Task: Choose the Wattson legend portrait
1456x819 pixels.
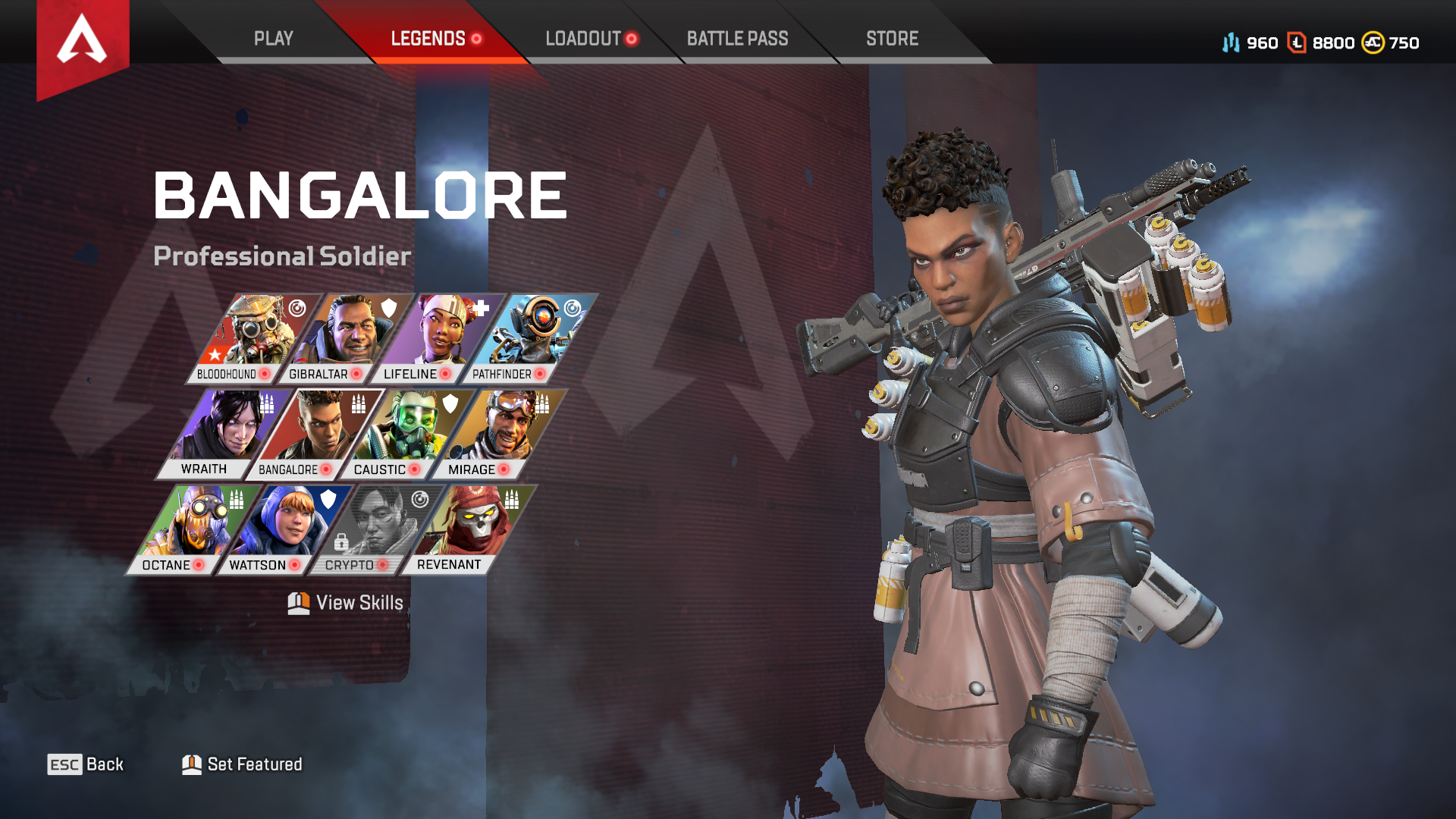Action: tap(282, 529)
